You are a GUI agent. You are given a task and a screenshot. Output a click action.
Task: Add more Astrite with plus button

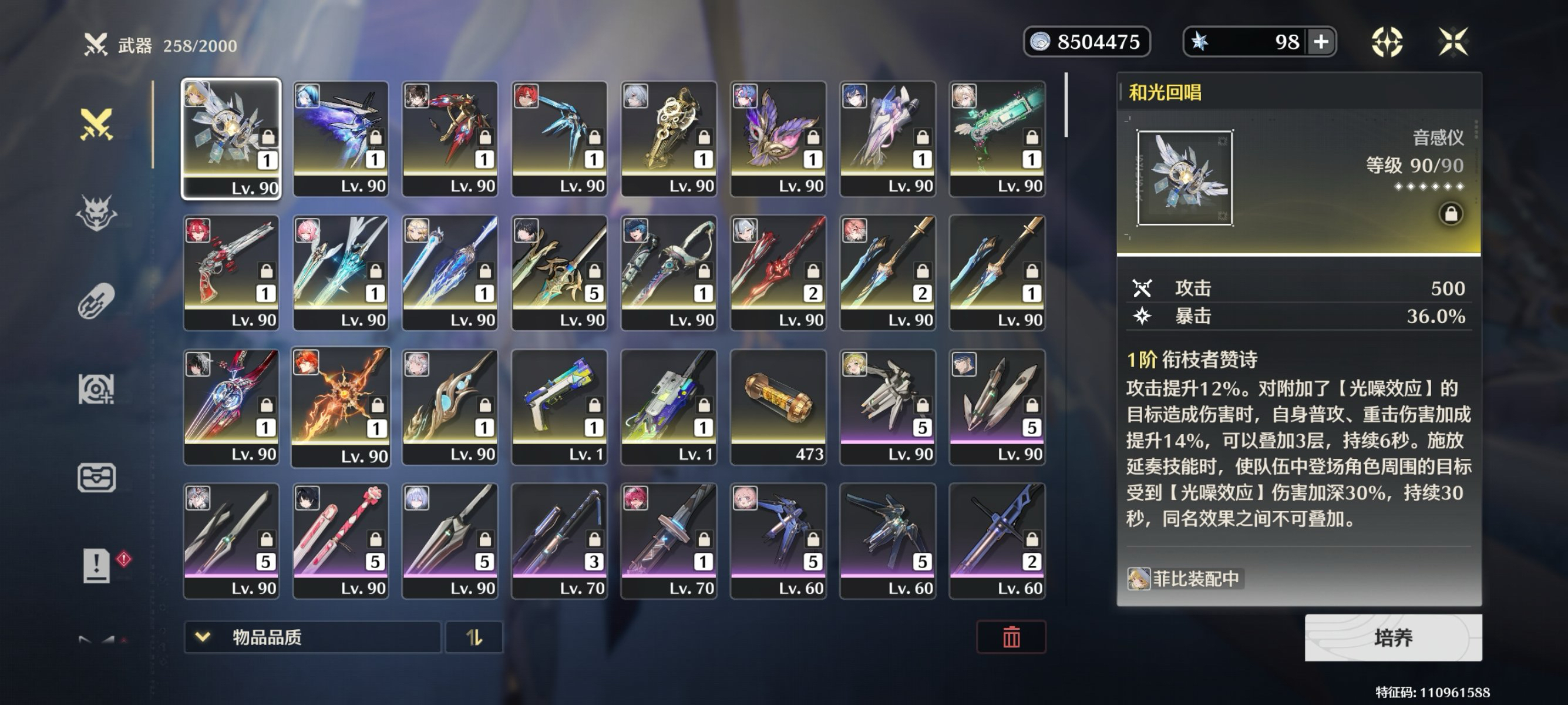click(x=1321, y=42)
